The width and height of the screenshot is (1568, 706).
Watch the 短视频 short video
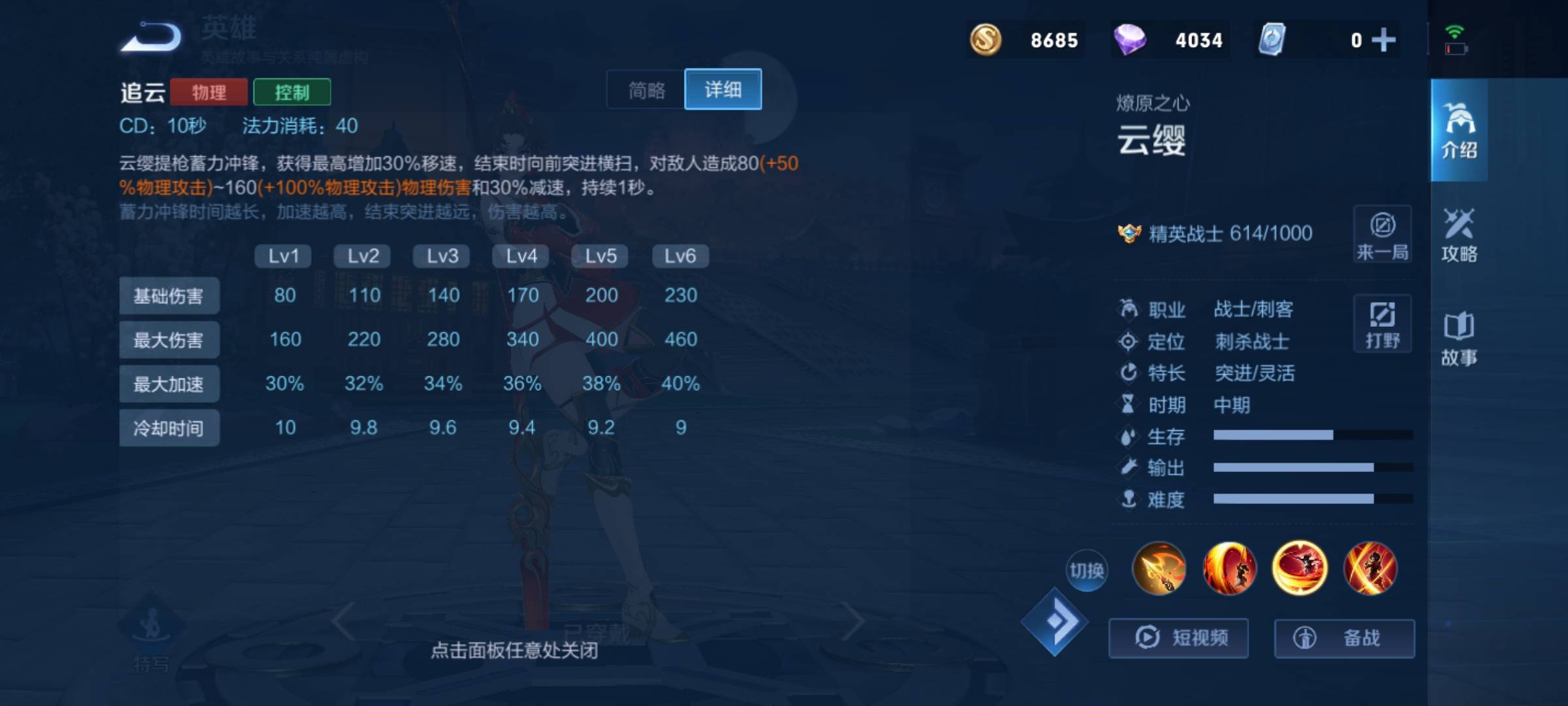(x=1179, y=637)
